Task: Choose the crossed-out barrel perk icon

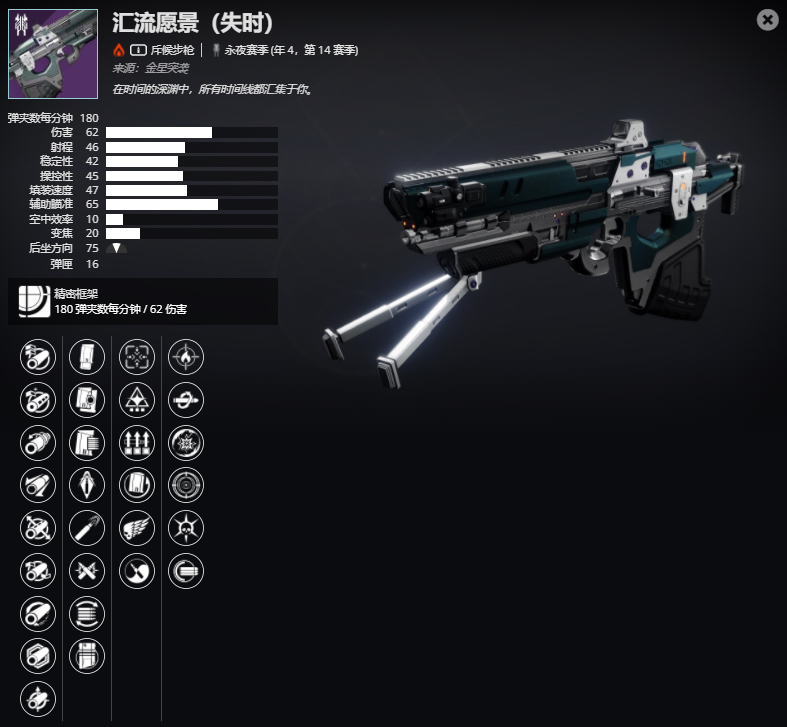Action: click(38, 527)
